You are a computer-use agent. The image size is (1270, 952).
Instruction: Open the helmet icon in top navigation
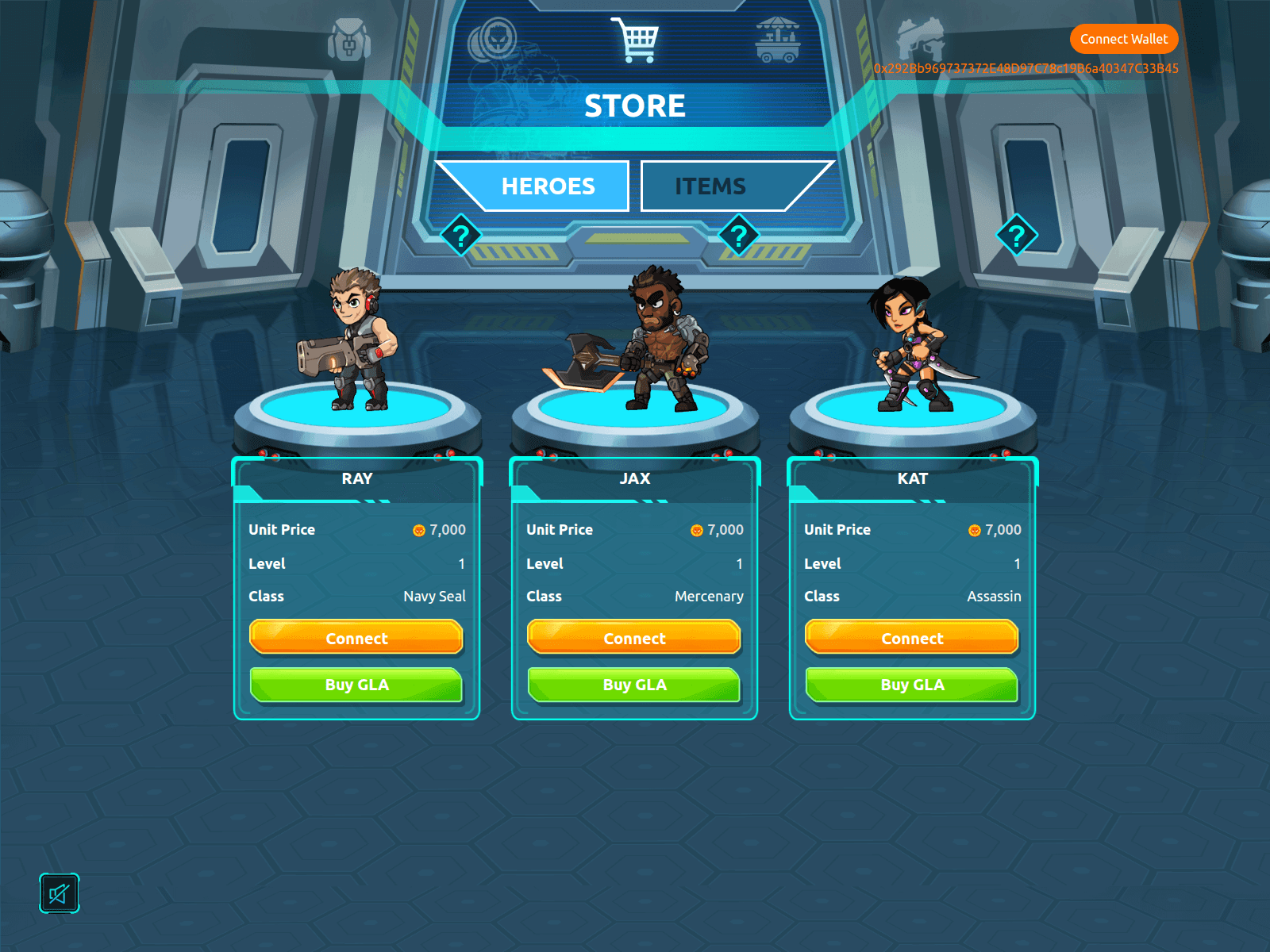(921, 40)
